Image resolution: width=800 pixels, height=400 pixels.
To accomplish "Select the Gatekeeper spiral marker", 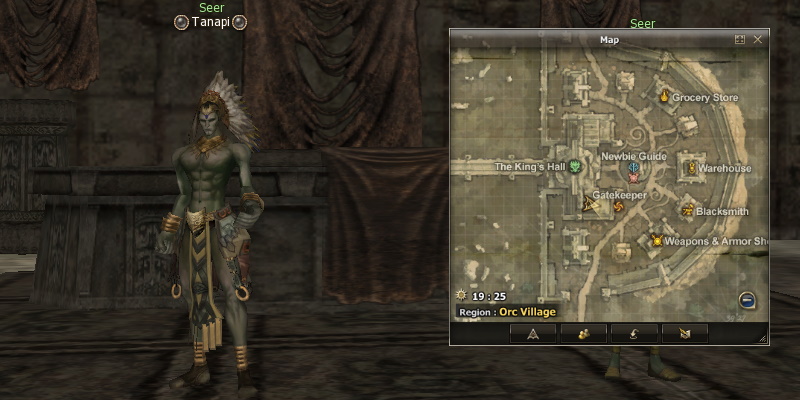I will pyautogui.click(x=618, y=207).
